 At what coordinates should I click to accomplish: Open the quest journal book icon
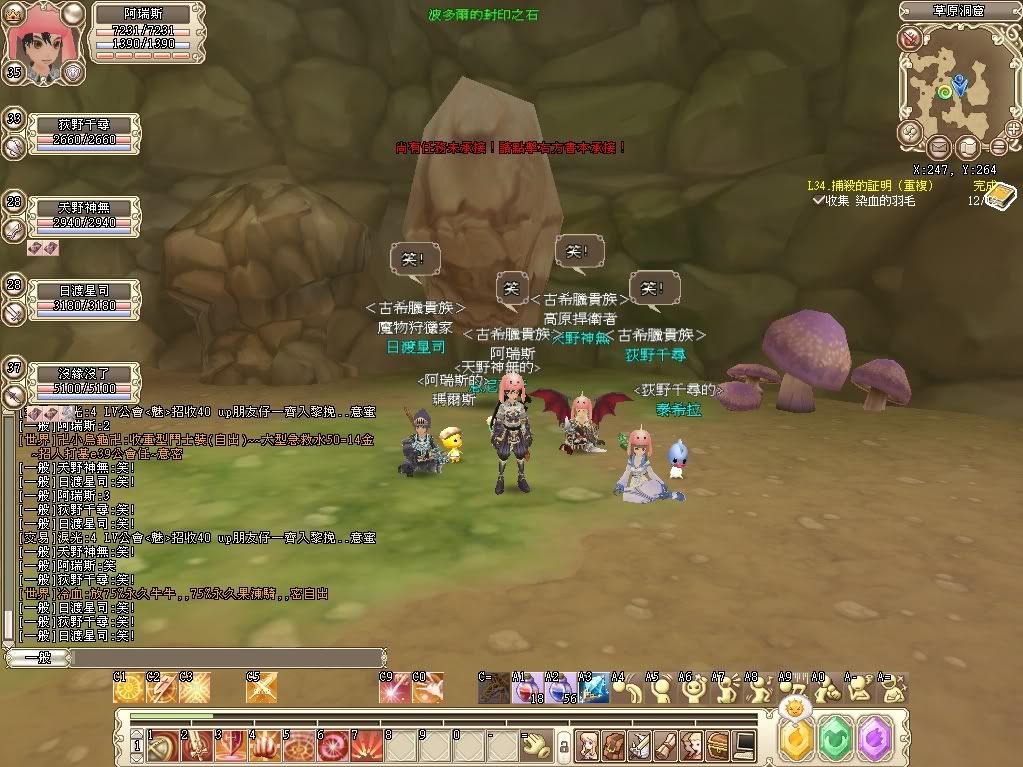999,198
